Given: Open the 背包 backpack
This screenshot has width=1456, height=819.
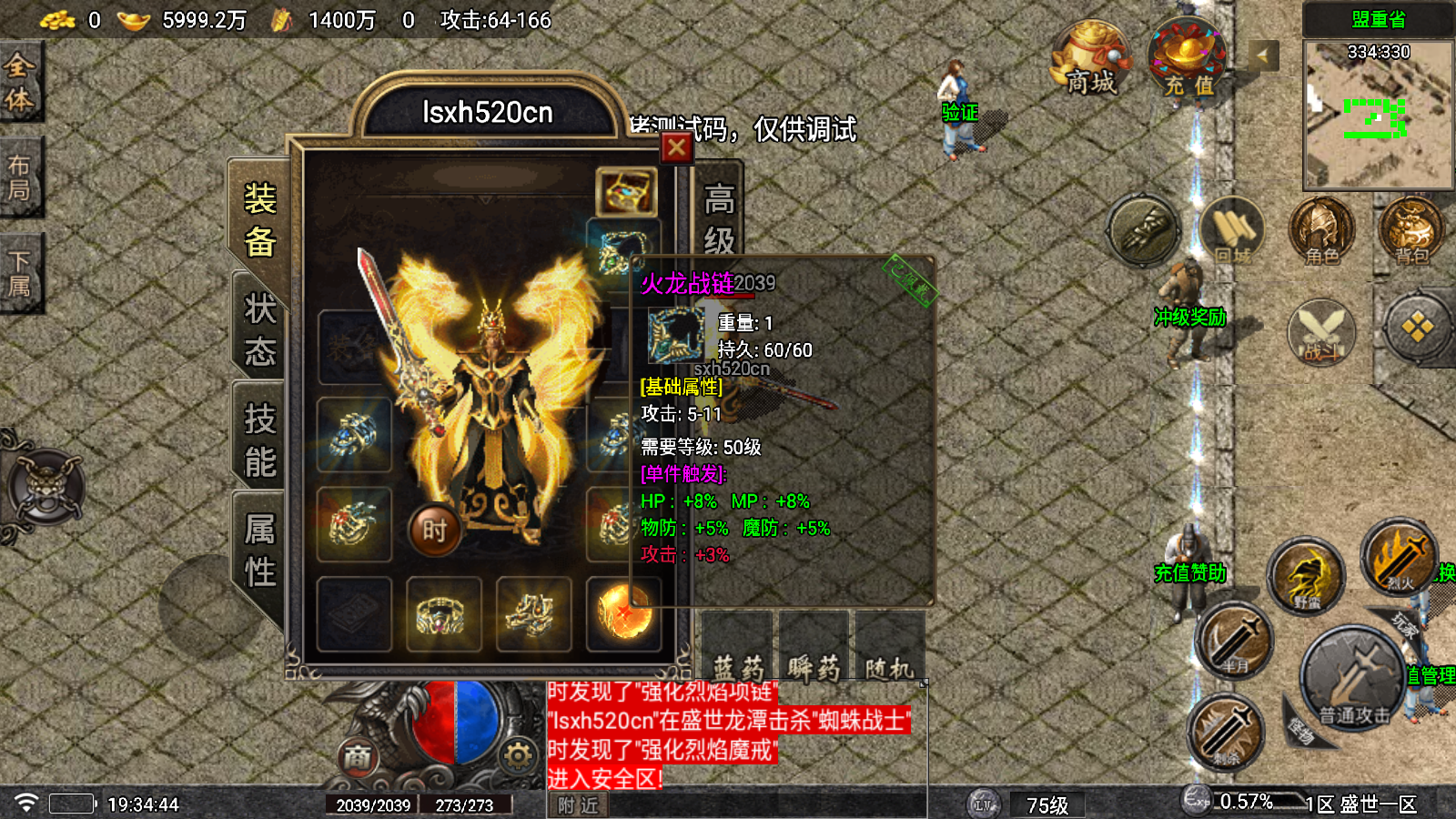Looking at the screenshot, I should click(x=1410, y=231).
